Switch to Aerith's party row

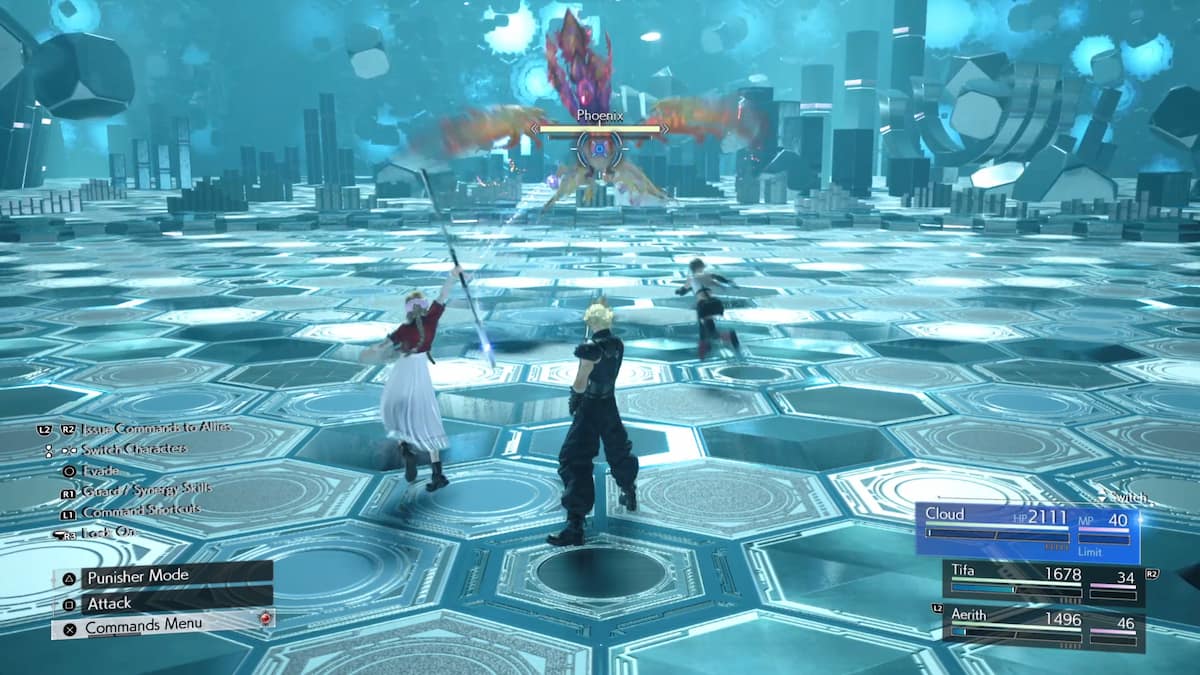(1043, 625)
